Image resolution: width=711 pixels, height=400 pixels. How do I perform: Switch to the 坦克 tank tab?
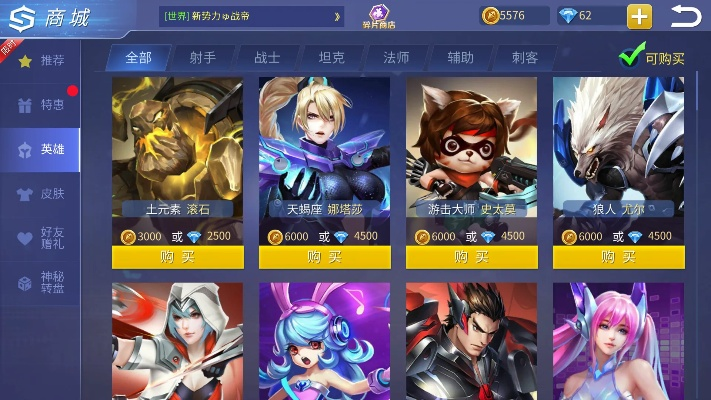pos(332,58)
